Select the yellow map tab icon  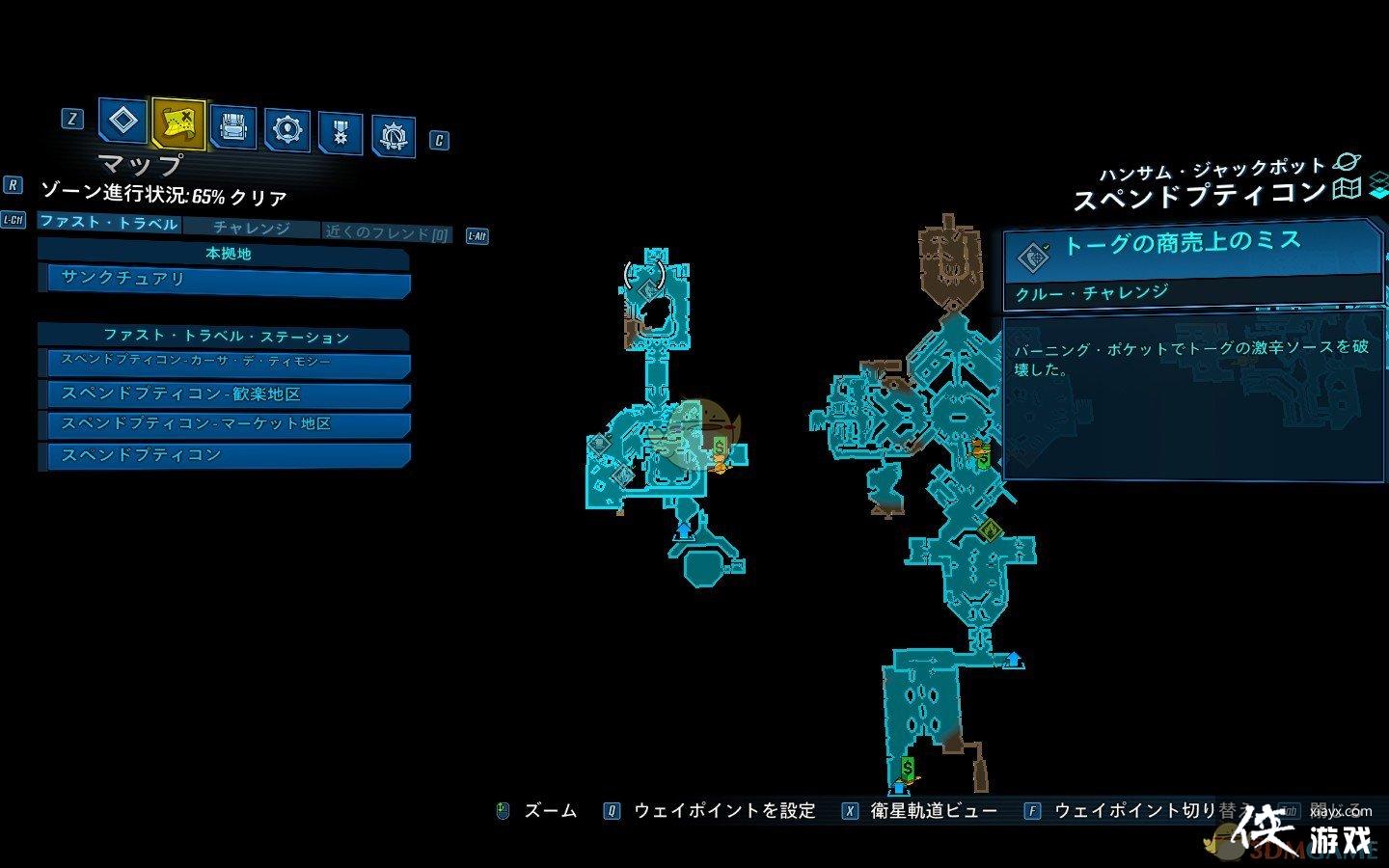[178, 124]
